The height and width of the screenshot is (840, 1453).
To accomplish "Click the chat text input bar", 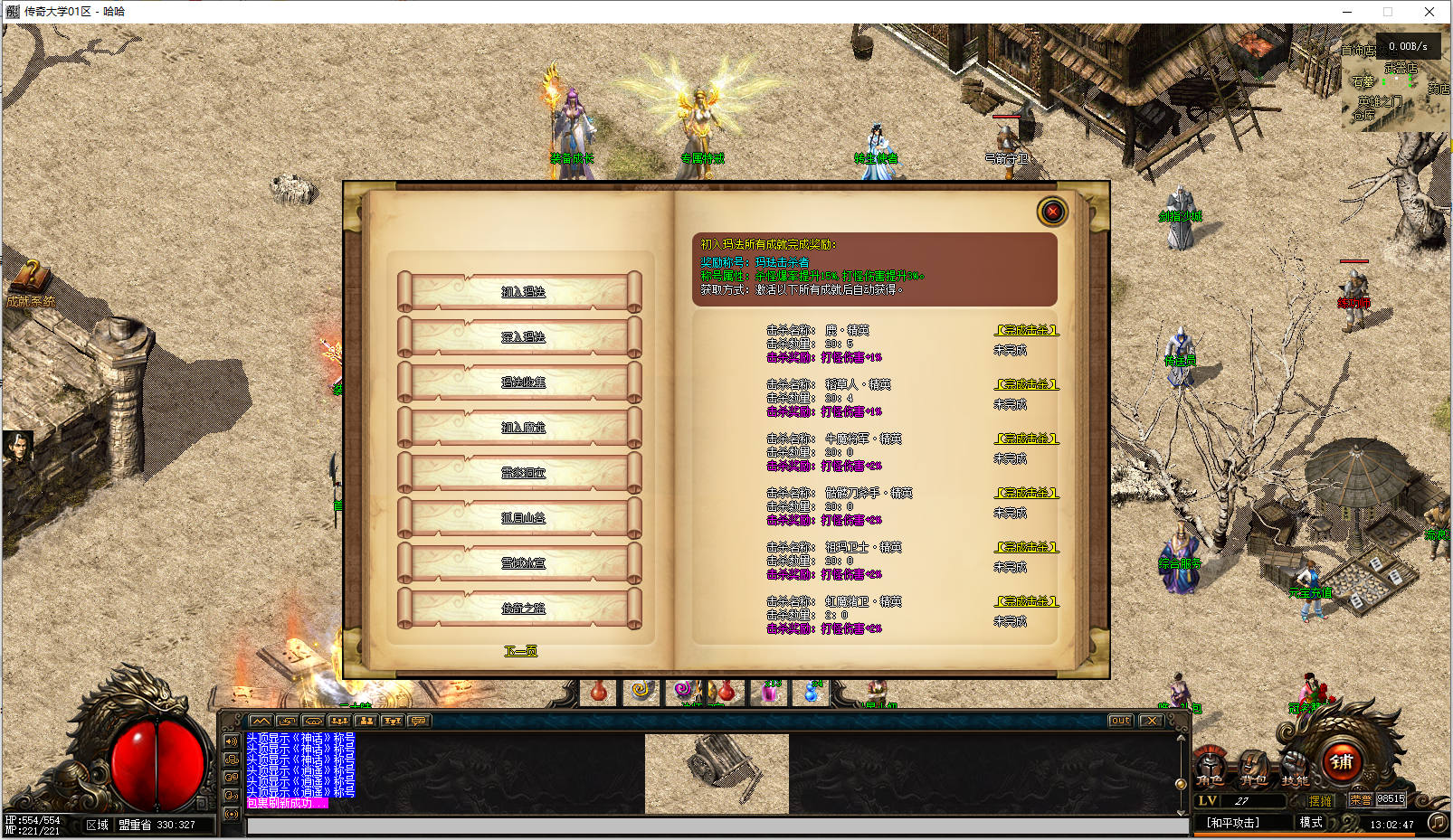I will [x=715, y=826].
